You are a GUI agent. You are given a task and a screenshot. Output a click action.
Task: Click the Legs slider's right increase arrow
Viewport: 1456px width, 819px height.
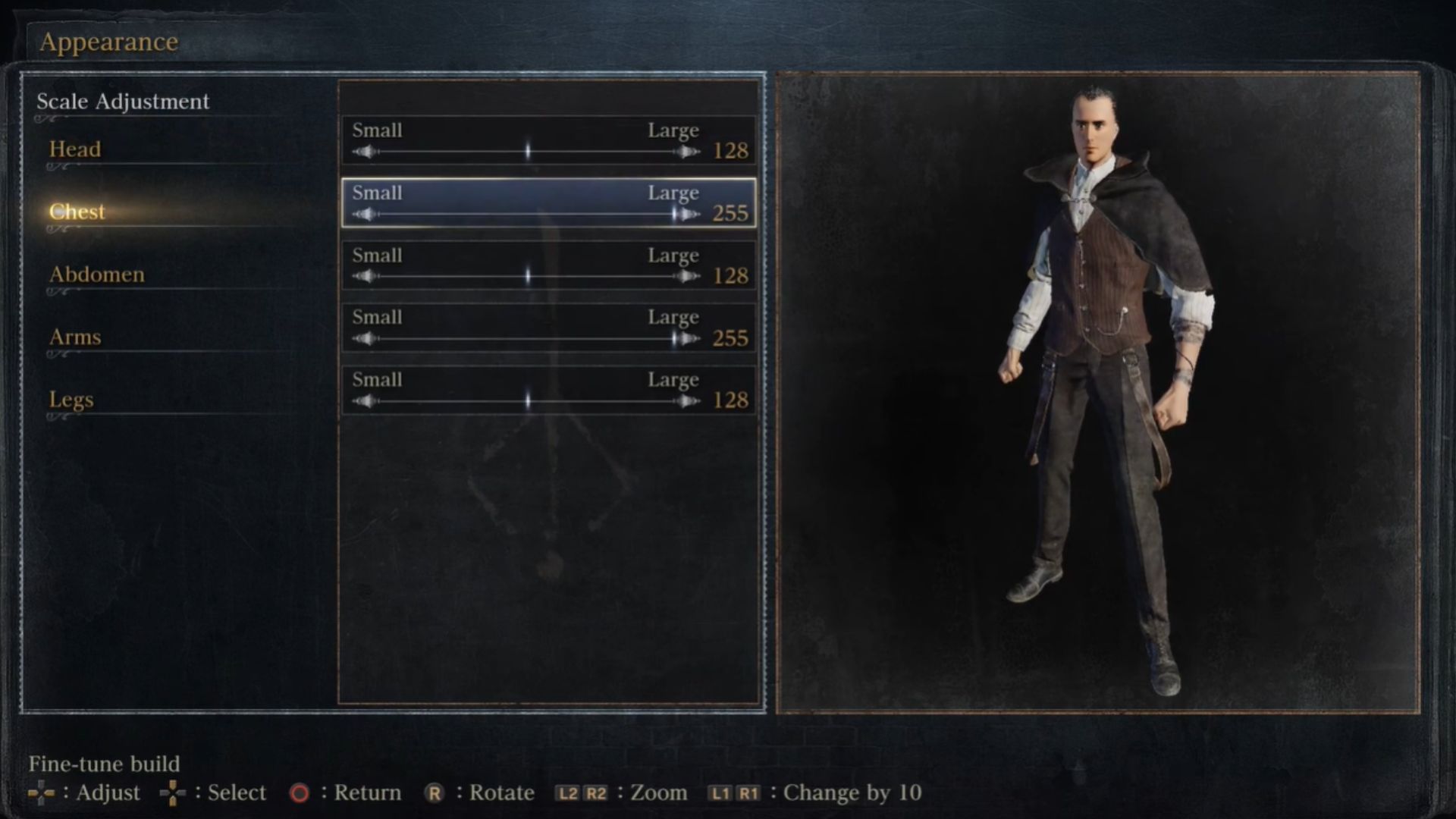coord(689,401)
